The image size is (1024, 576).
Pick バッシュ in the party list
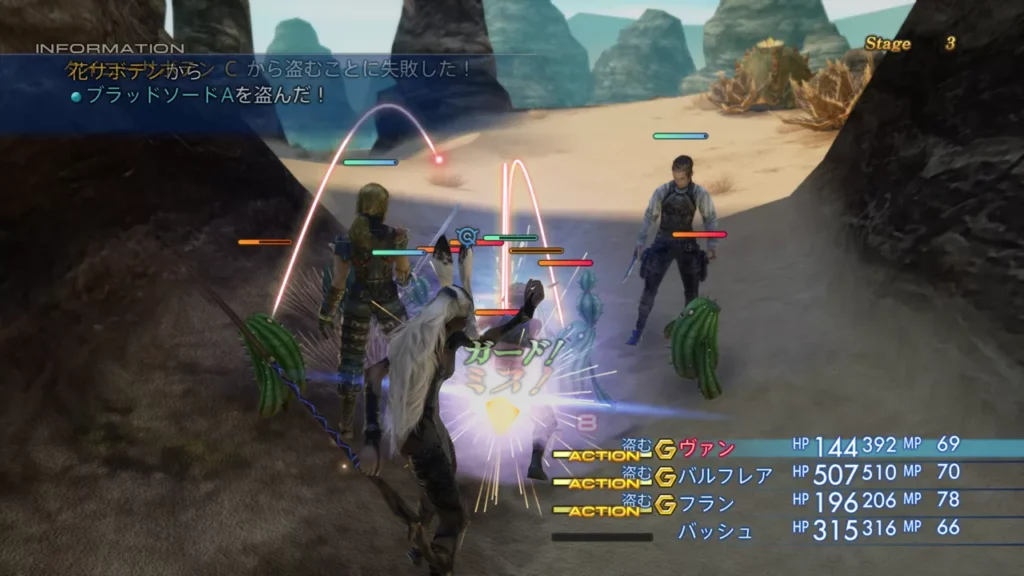pos(715,531)
